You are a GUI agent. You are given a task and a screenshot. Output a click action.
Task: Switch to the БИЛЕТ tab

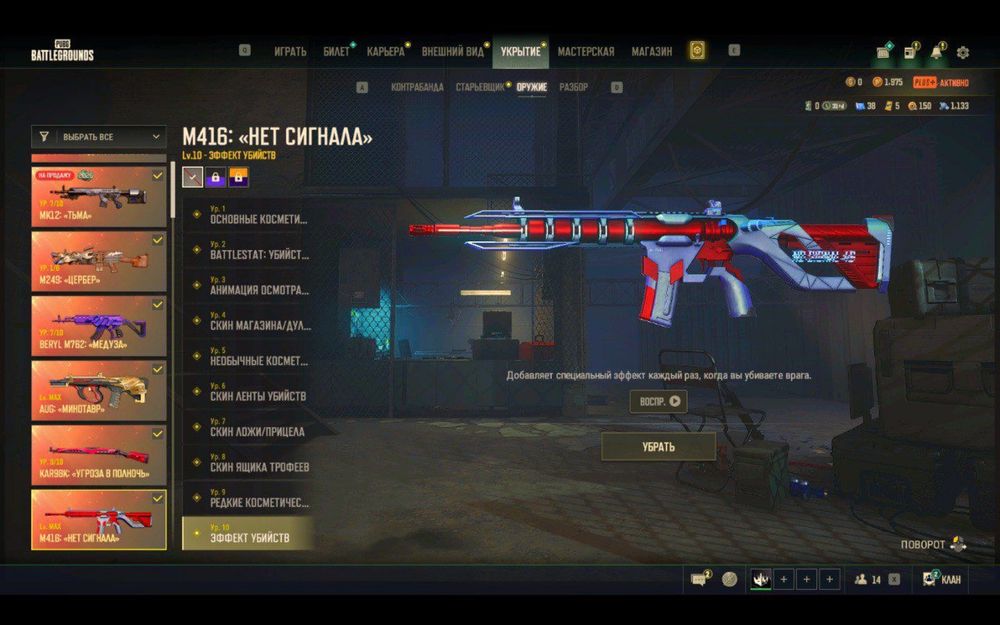click(337, 51)
